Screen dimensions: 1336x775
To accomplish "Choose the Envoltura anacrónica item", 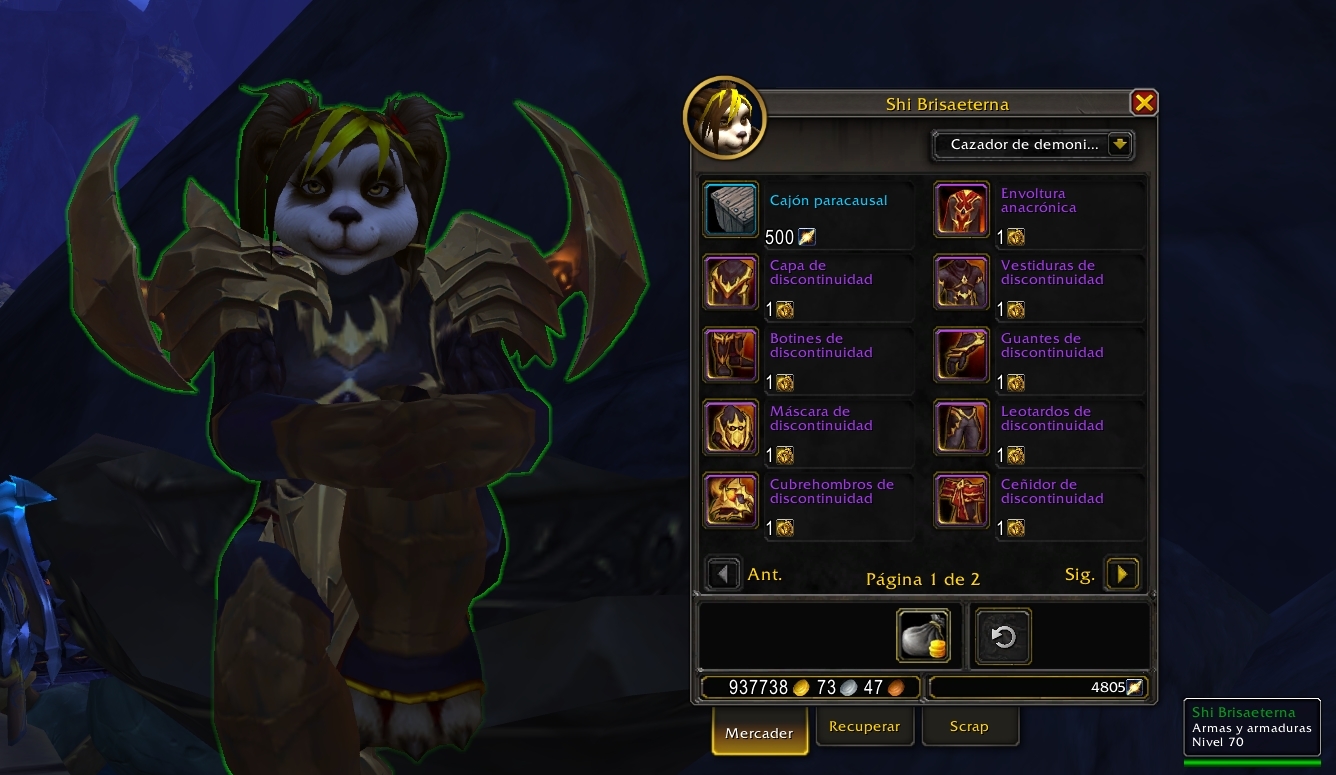I will (x=962, y=209).
